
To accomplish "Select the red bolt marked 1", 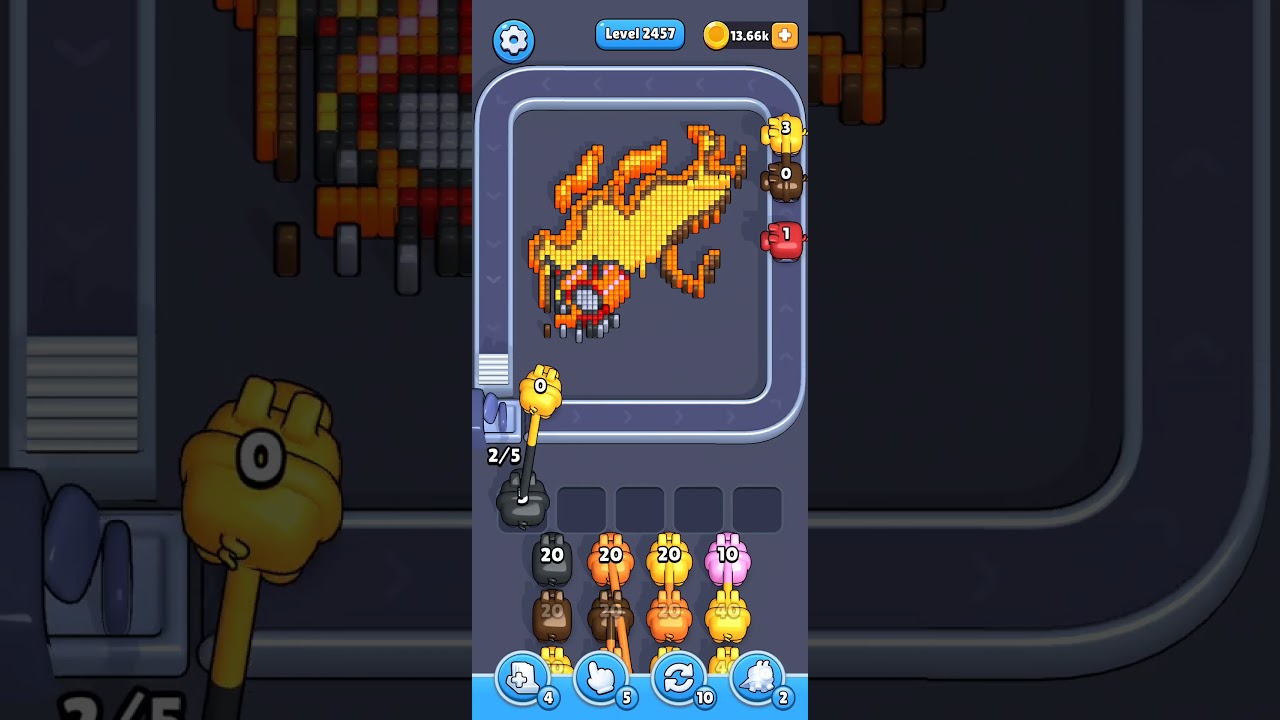I will 784,238.
